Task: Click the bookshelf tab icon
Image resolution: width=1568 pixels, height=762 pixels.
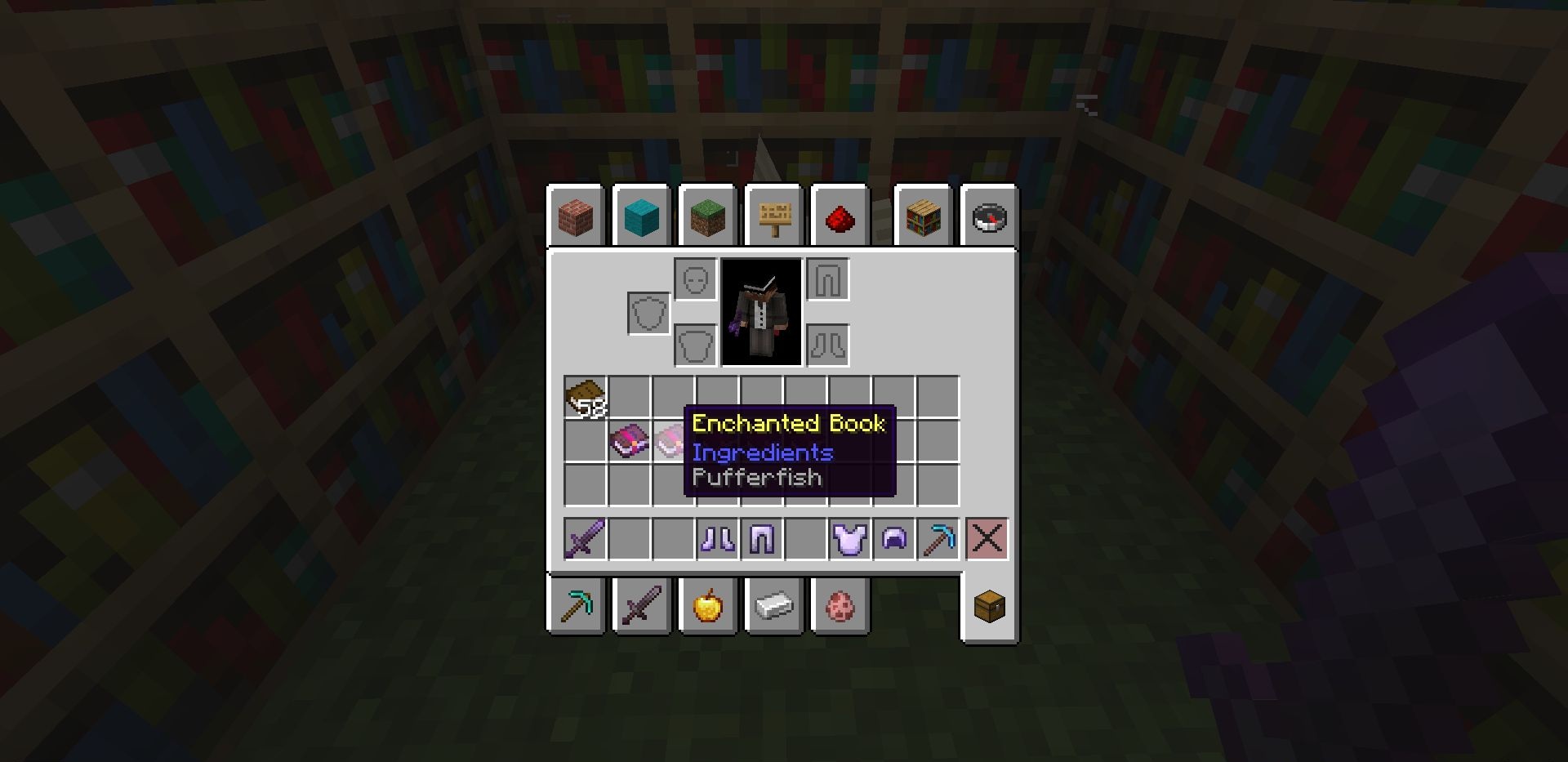Action: point(923,216)
